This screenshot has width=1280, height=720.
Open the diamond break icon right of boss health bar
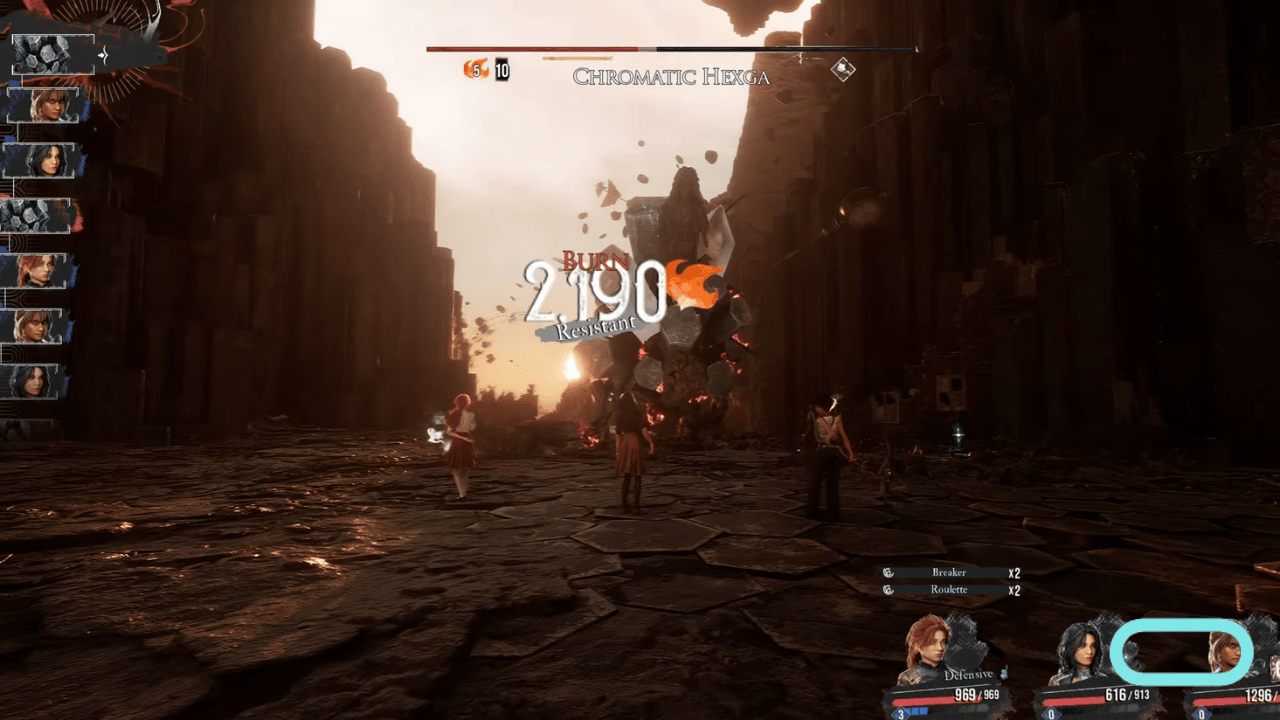(x=843, y=70)
